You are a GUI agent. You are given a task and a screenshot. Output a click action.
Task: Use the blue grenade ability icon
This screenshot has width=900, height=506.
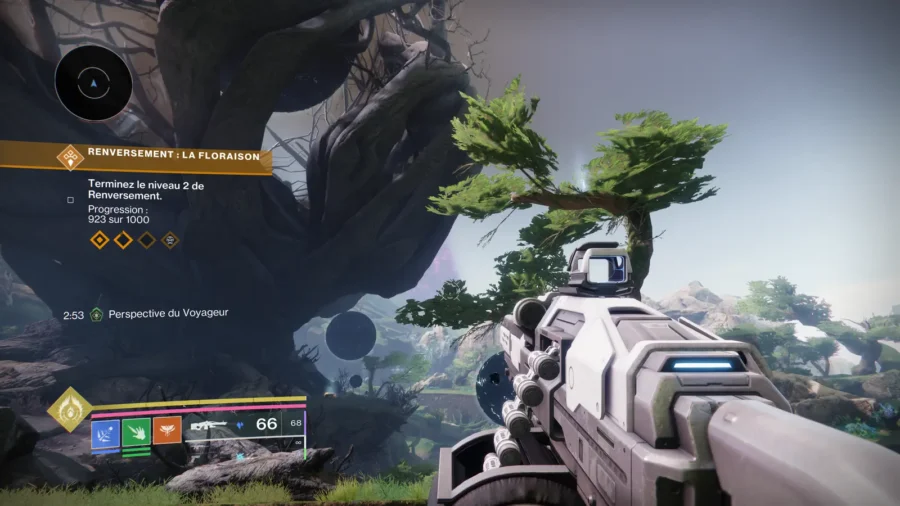tap(106, 432)
